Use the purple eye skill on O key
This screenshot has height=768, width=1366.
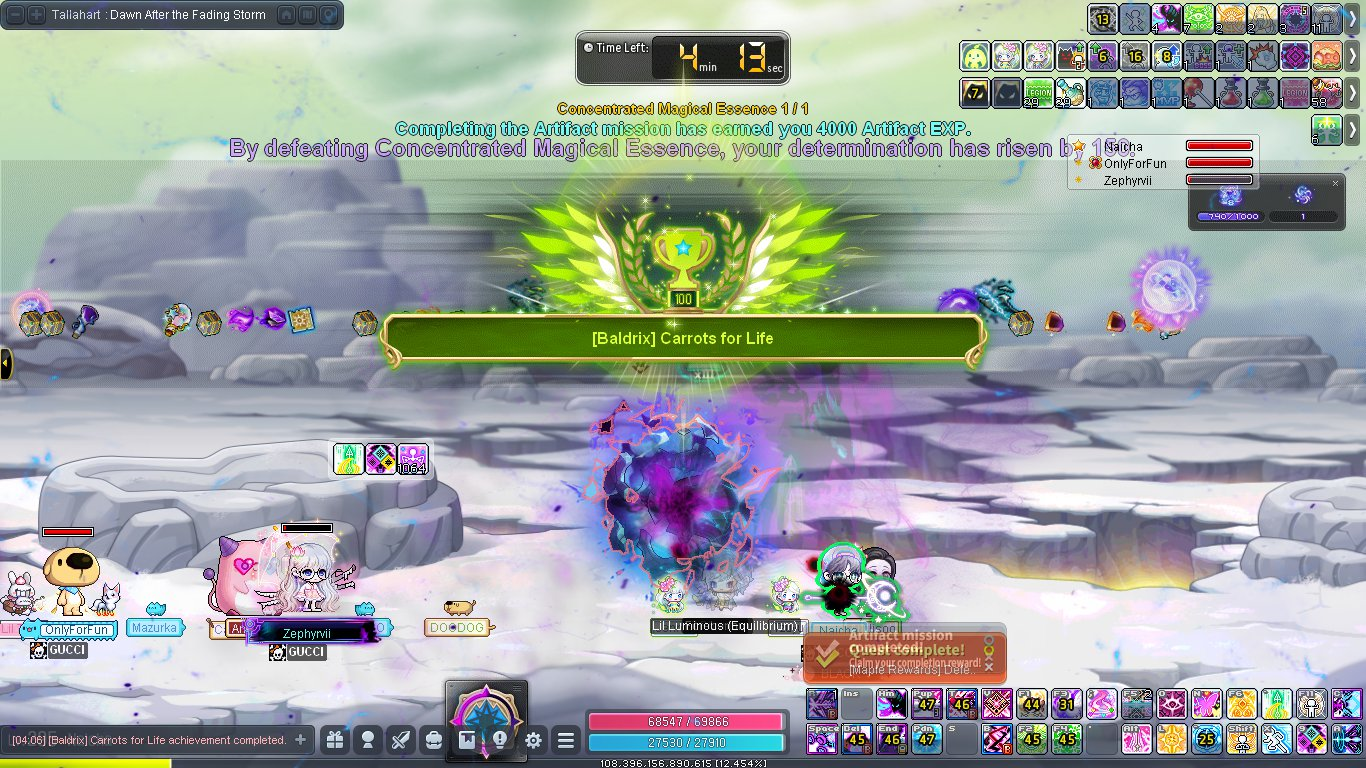pyautogui.click(x=1172, y=704)
